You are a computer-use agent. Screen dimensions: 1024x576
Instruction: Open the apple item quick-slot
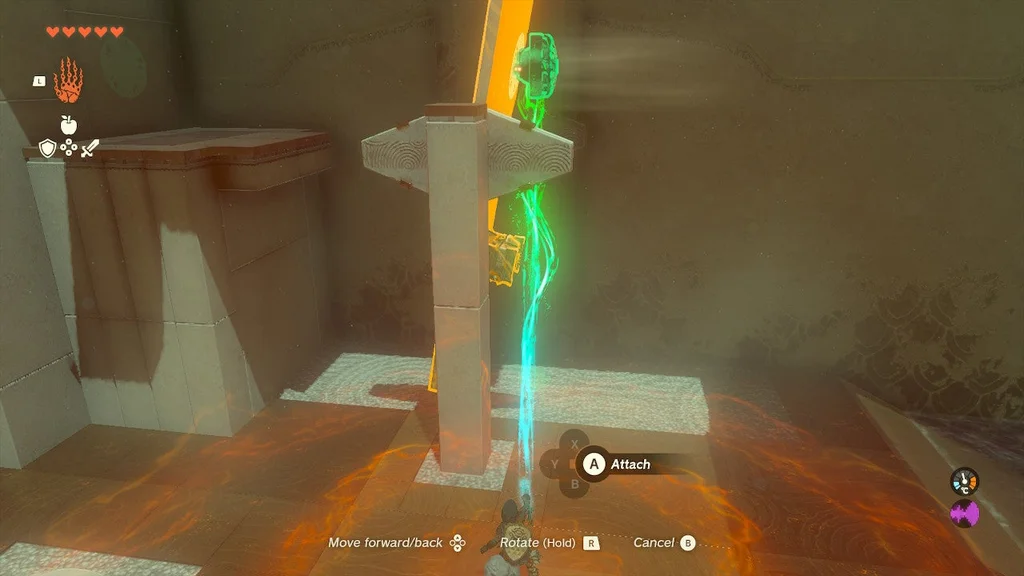(x=68, y=125)
